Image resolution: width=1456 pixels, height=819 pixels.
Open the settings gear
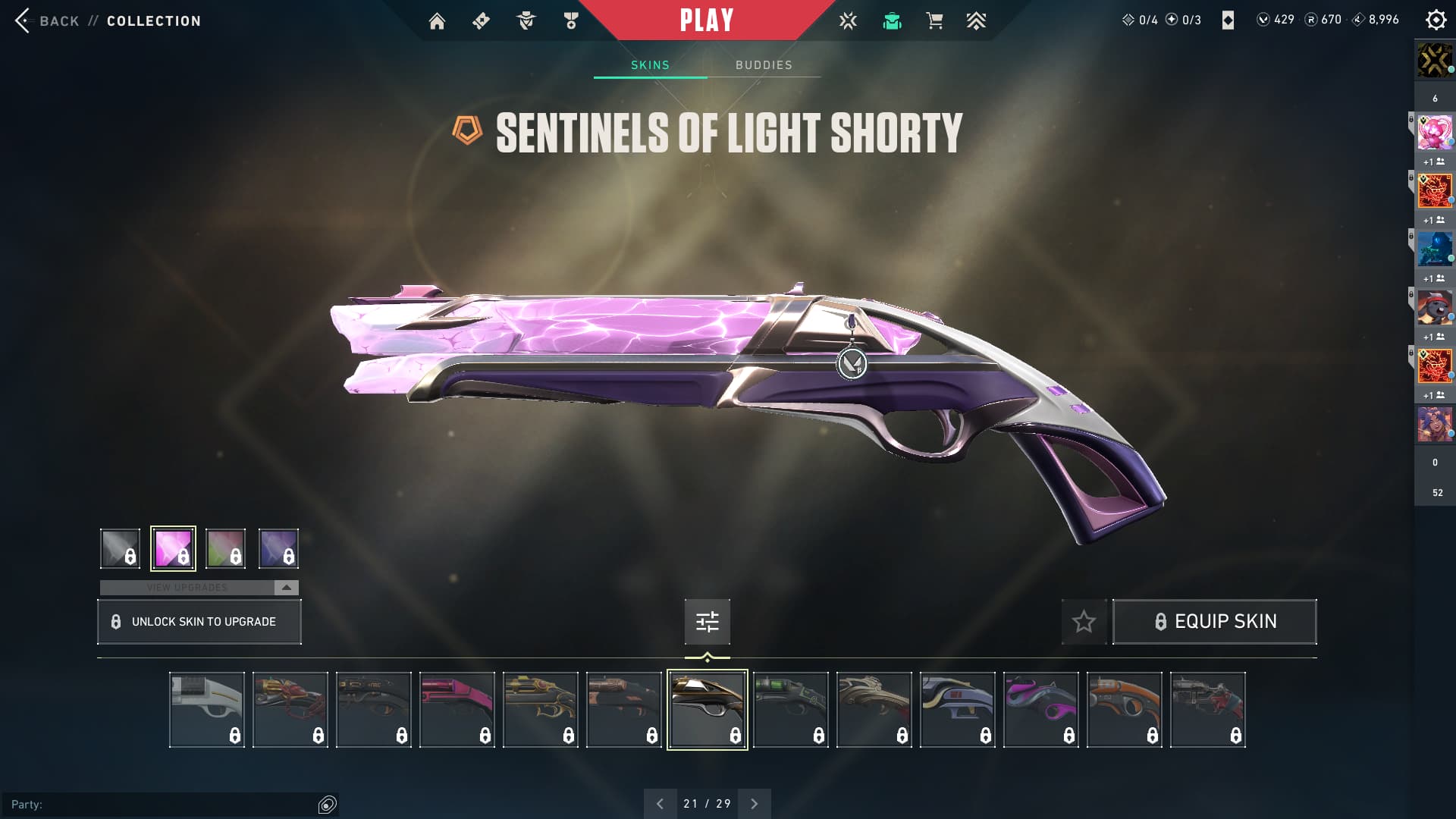tap(1436, 20)
